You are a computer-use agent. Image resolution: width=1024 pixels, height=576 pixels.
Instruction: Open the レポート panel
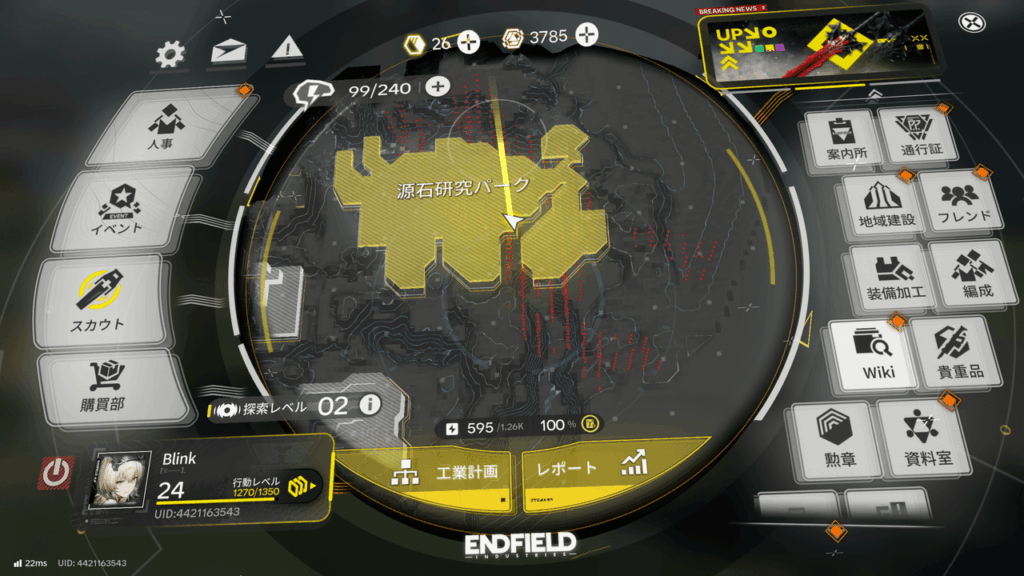pyautogui.click(x=590, y=468)
